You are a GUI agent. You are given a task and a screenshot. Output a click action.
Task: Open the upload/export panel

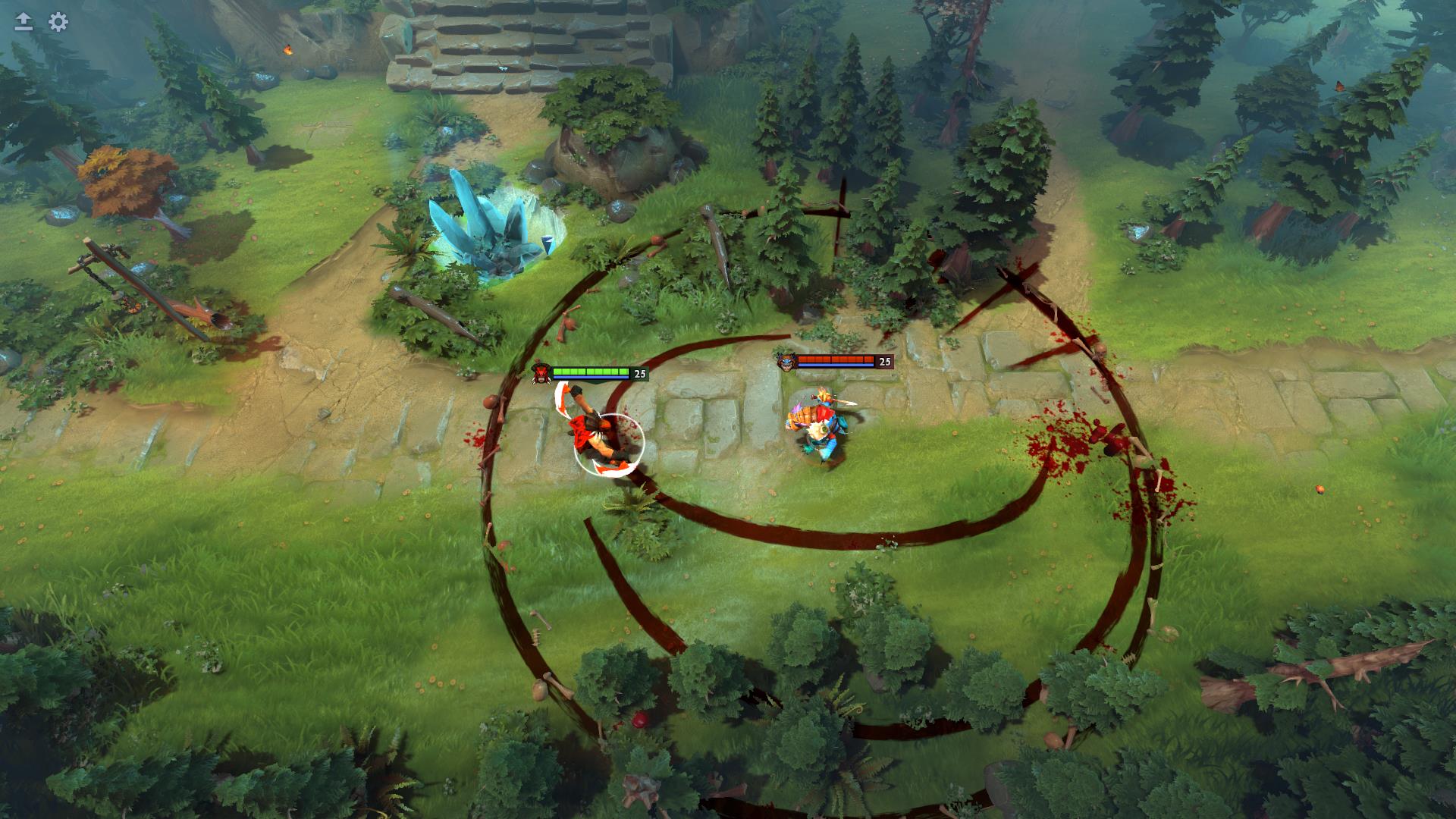pyautogui.click(x=24, y=23)
